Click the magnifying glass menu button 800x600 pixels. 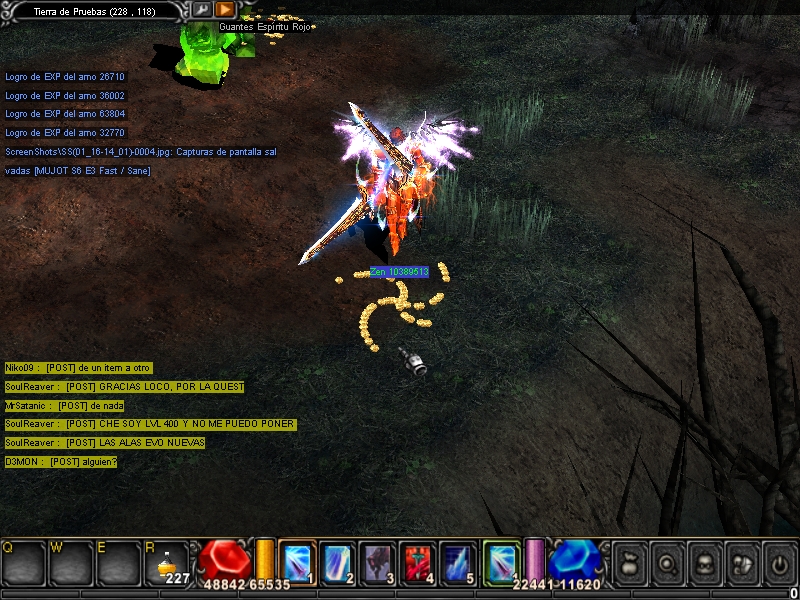point(665,561)
